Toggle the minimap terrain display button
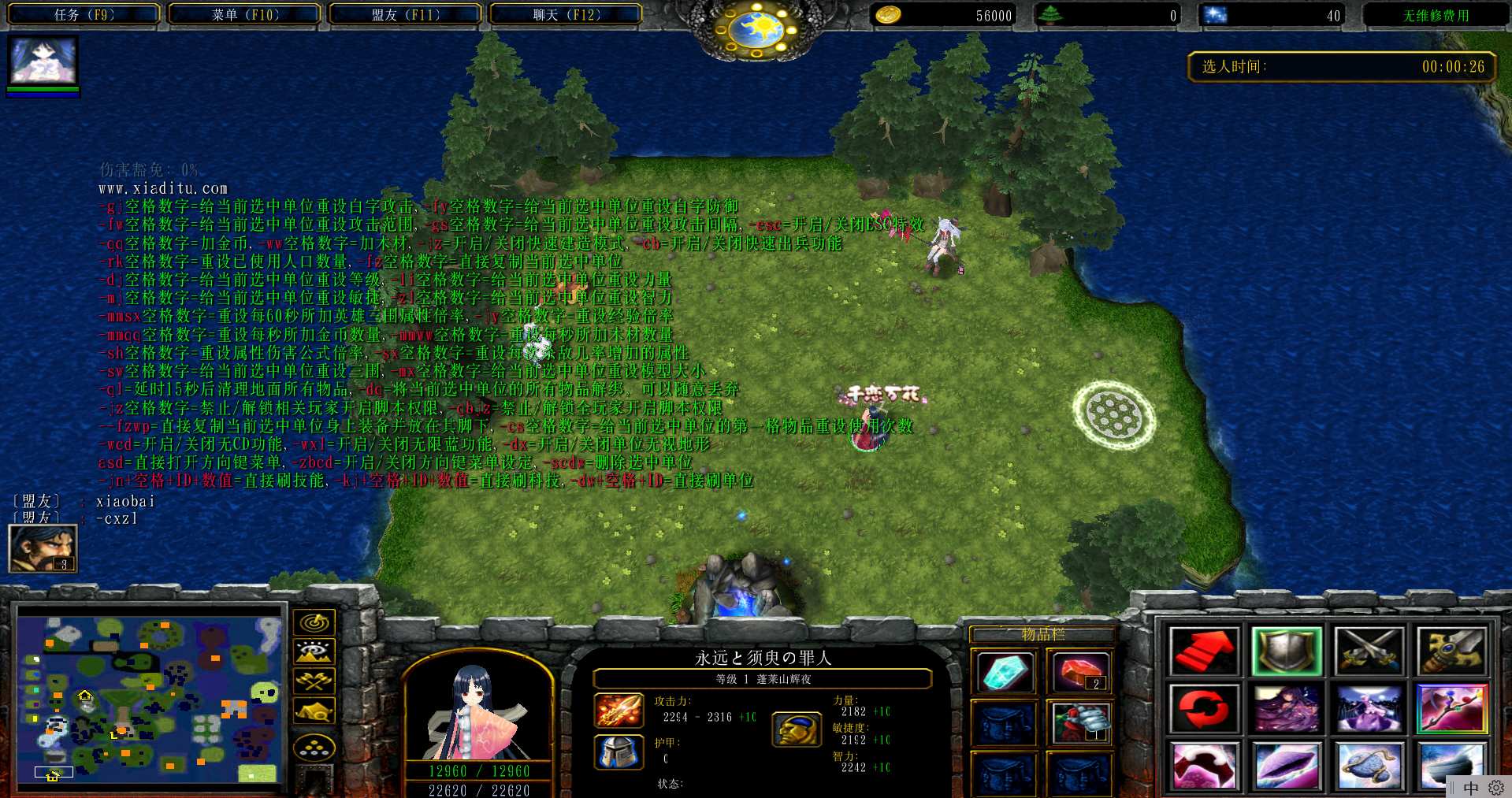The width and height of the screenshot is (1512, 798). 314,651
